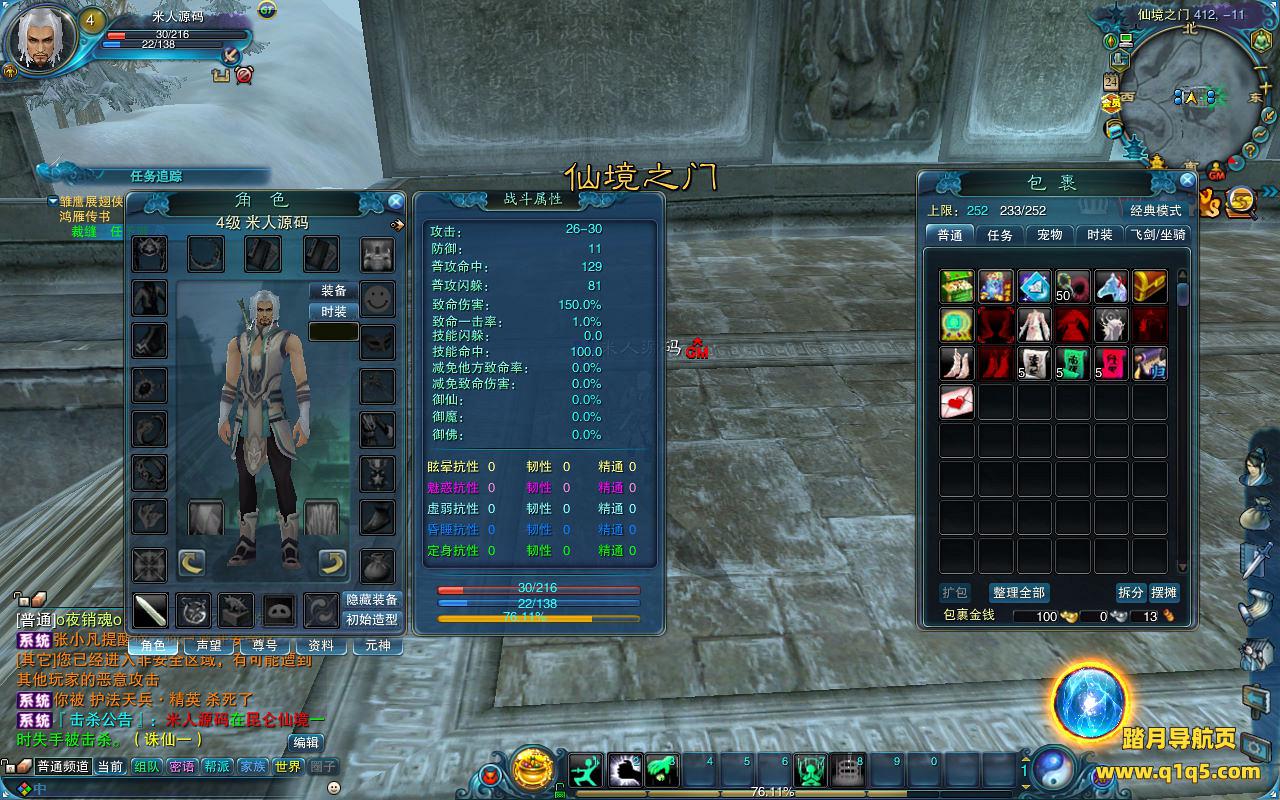Show the 飞剑/坐骑 bag tab
The height and width of the screenshot is (800, 1280).
1157,235
